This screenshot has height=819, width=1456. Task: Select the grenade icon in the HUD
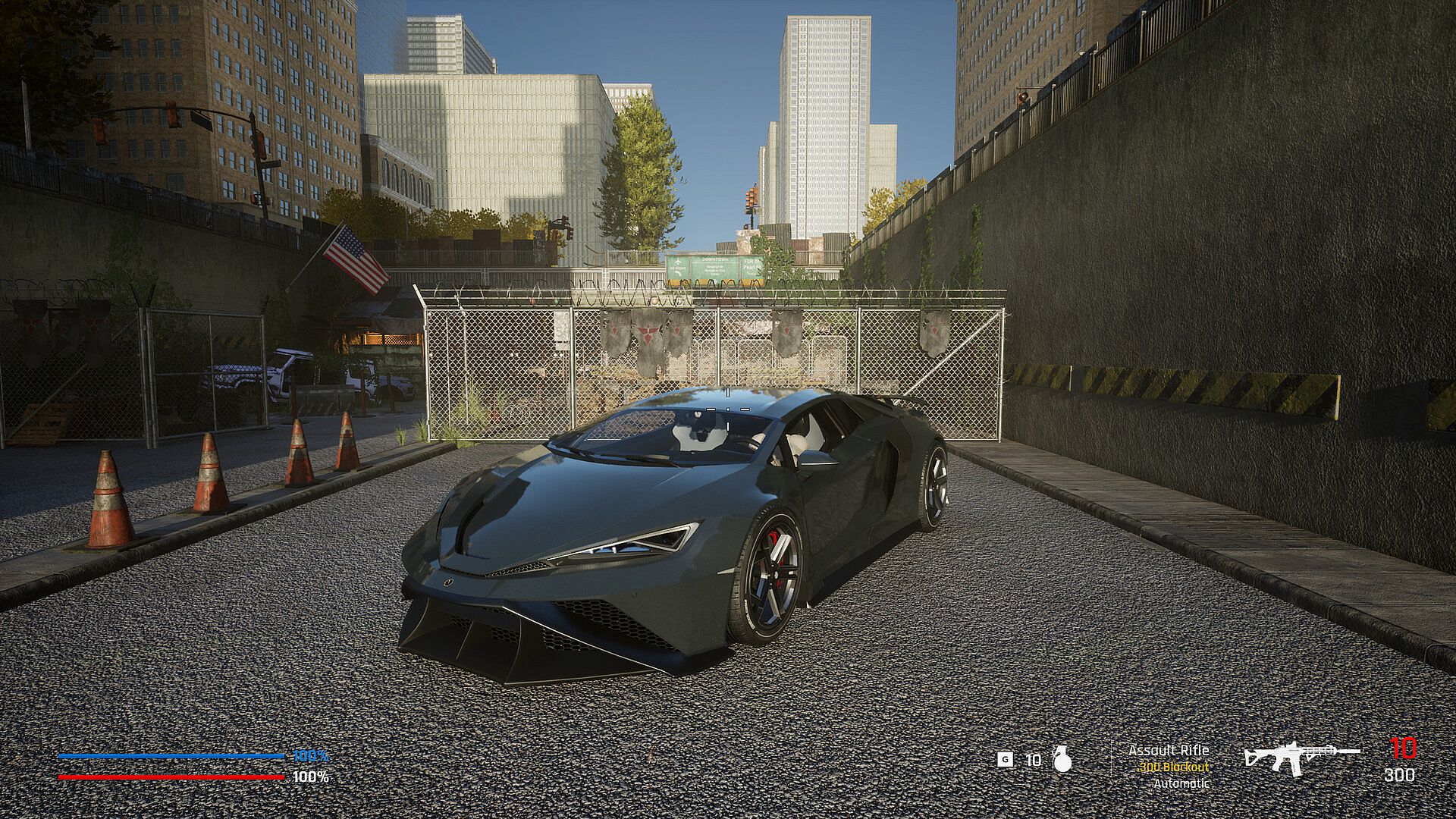point(1062,760)
